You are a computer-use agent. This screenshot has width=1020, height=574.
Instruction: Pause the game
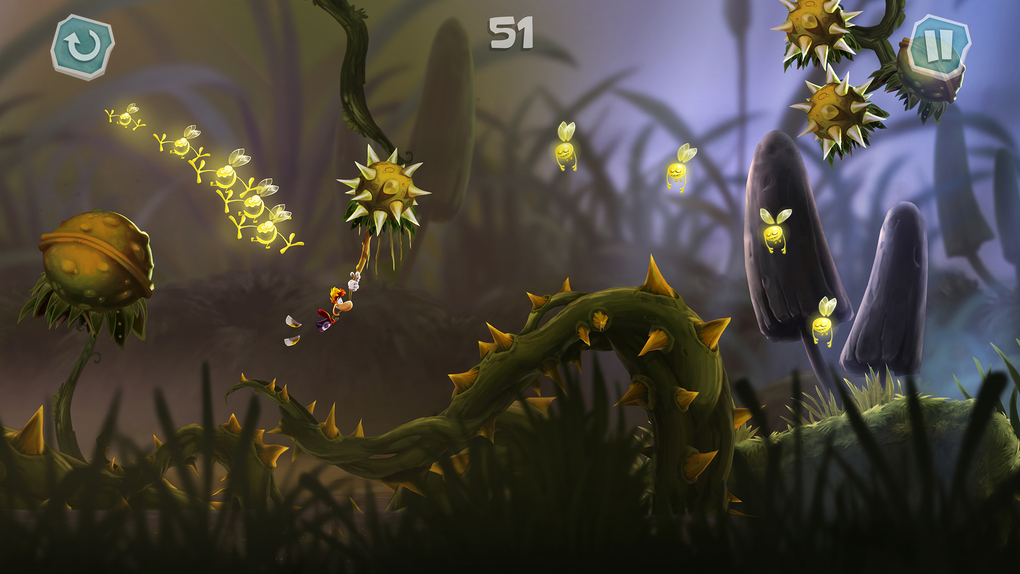click(x=940, y=46)
